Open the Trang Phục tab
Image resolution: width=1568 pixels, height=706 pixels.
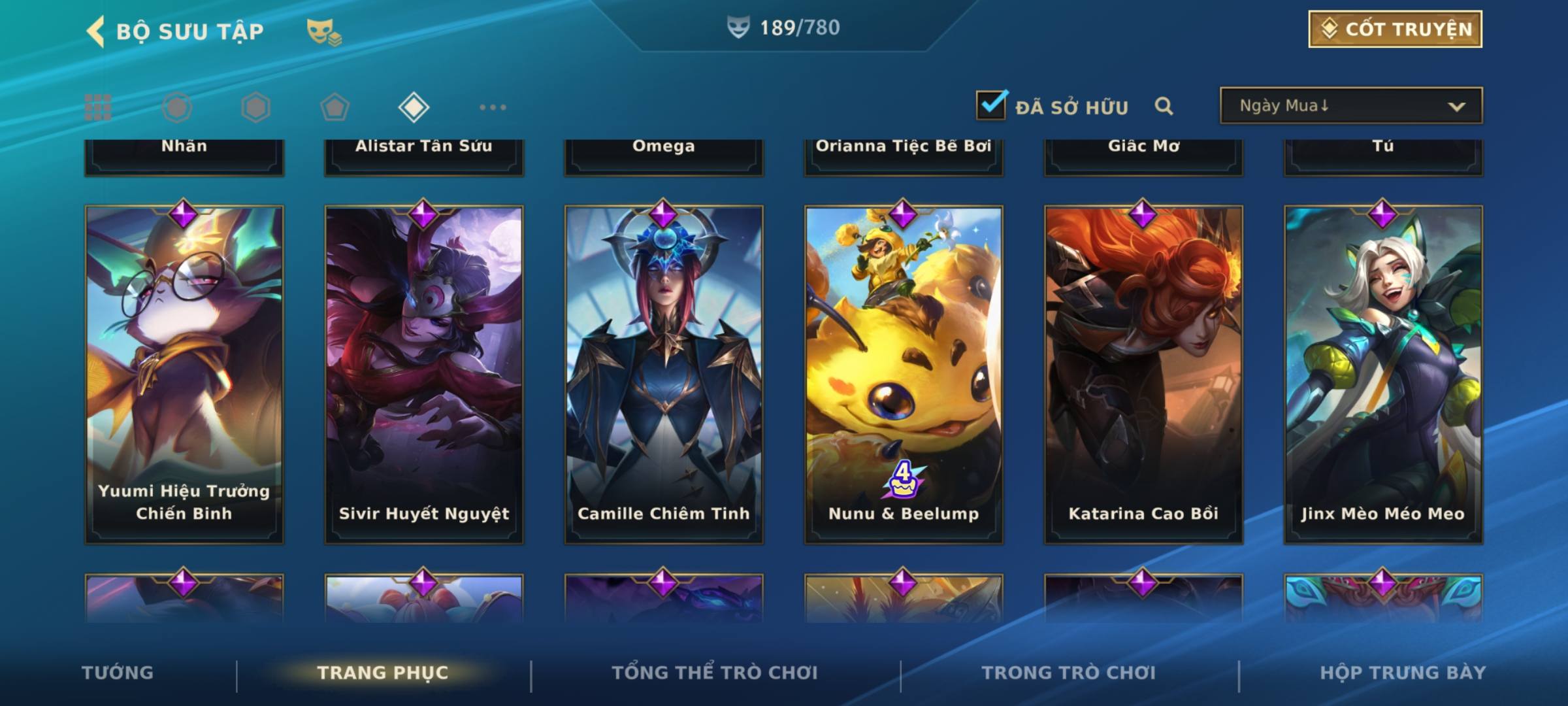coord(383,673)
